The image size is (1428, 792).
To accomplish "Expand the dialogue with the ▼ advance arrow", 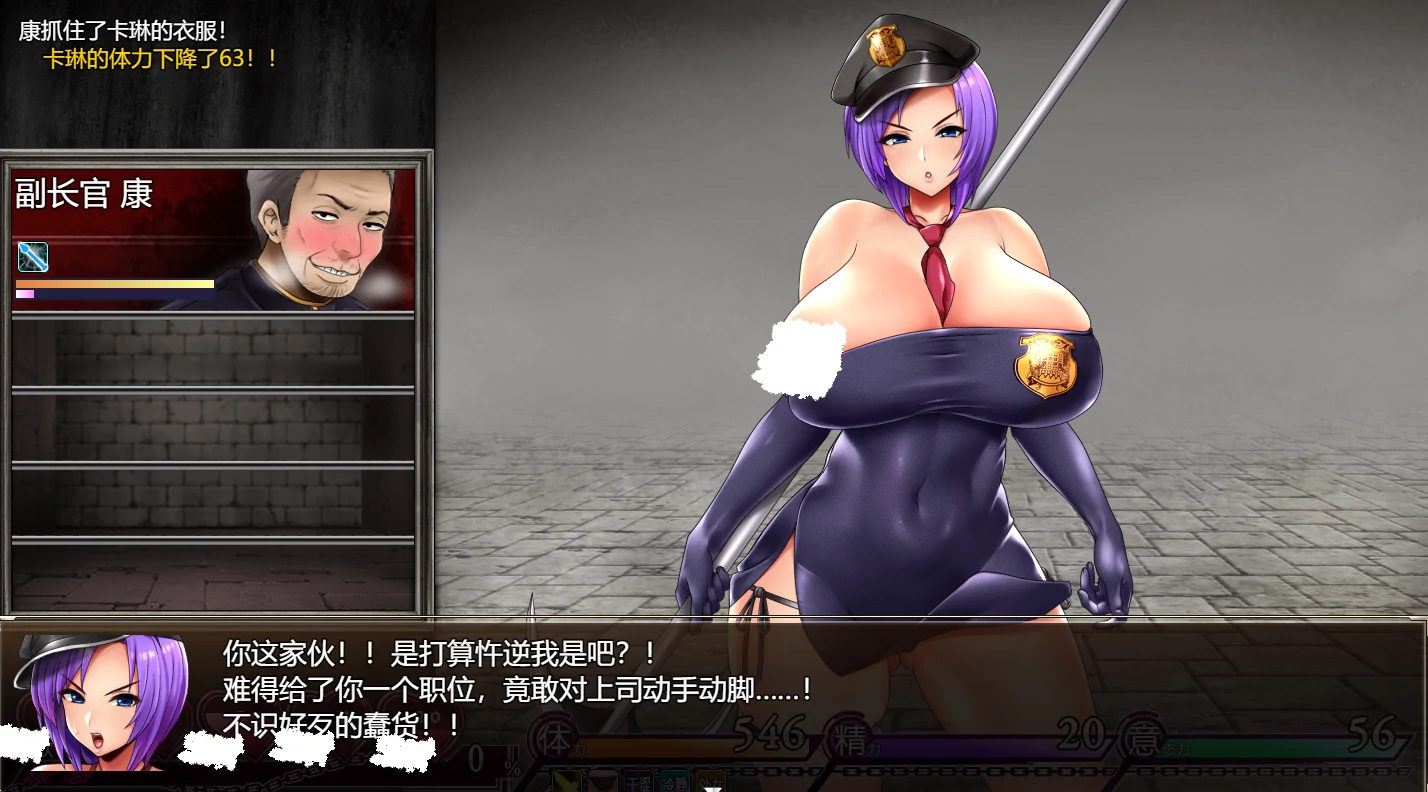I will pos(712,789).
